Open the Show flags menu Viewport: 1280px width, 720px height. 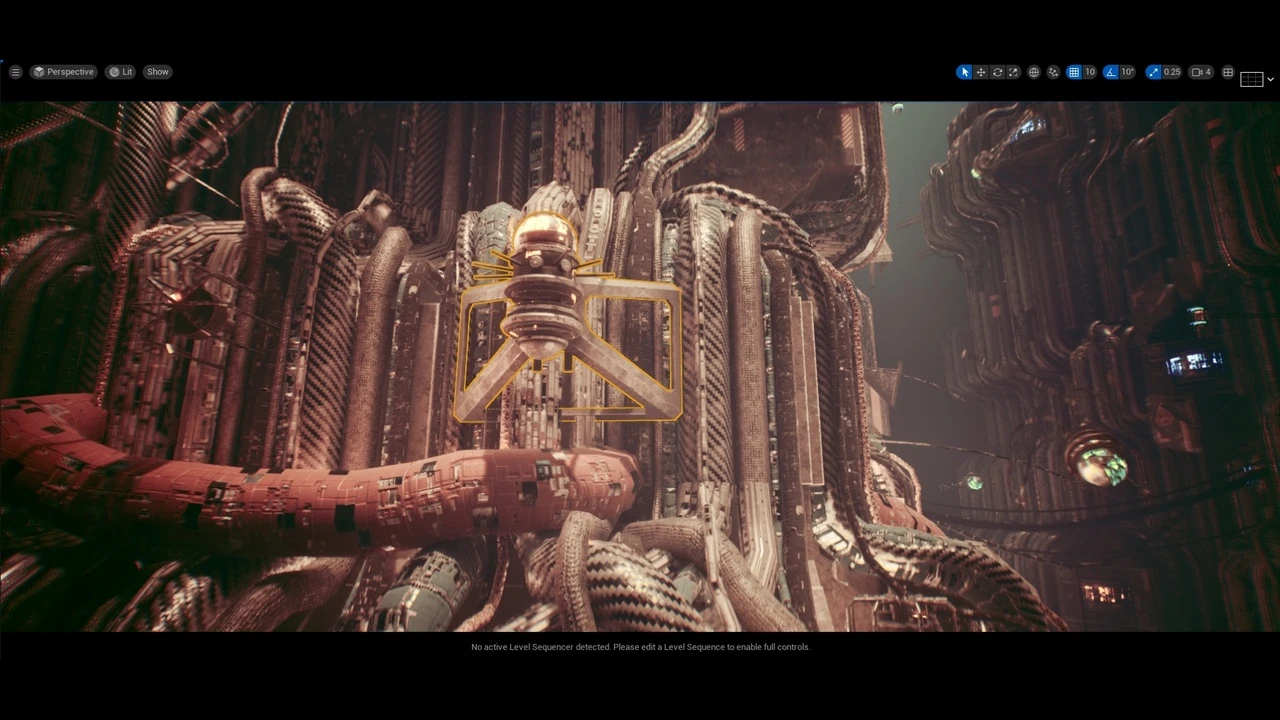(x=158, y=72)
